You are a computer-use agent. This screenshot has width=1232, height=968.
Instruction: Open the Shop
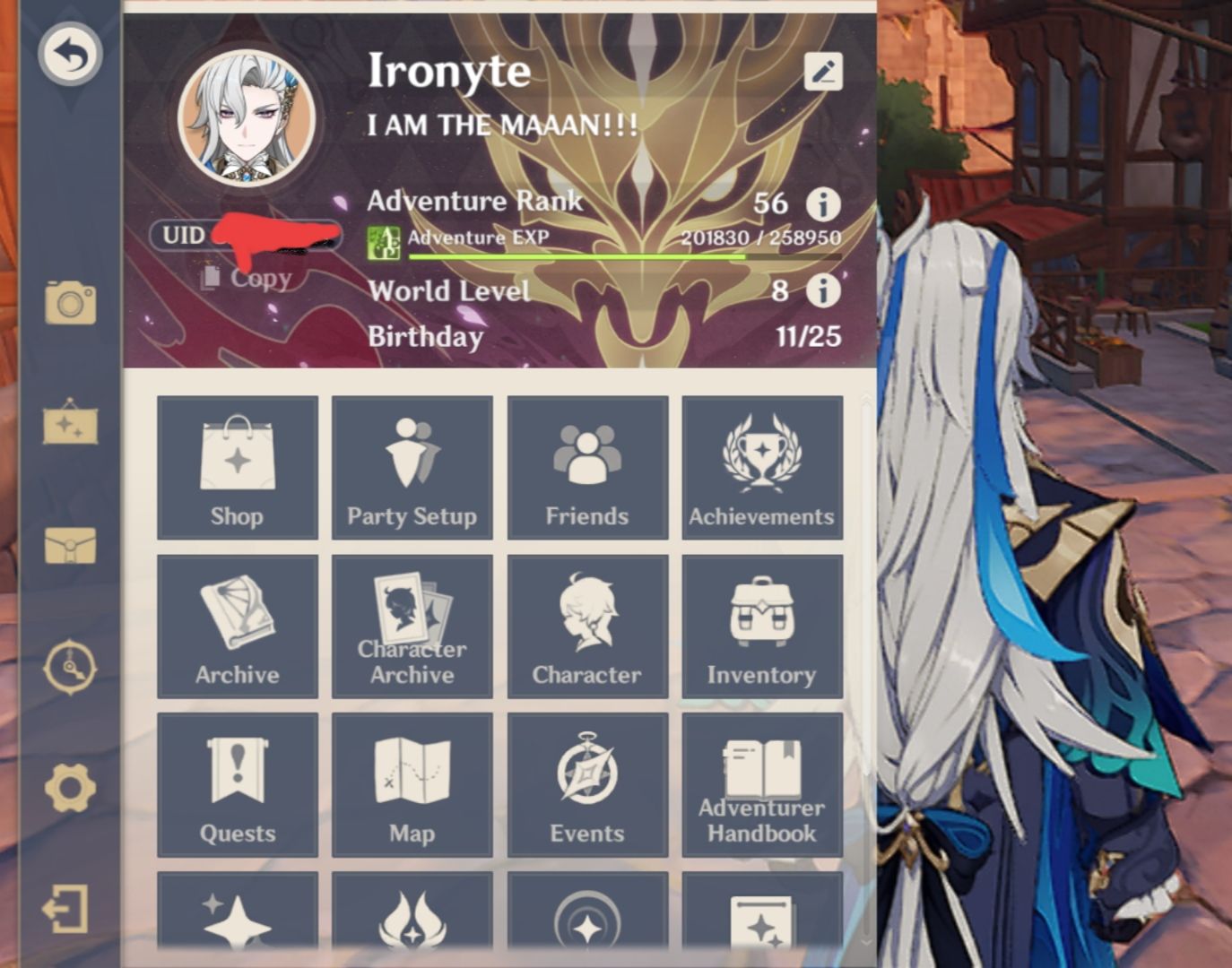tap(237, 467)
